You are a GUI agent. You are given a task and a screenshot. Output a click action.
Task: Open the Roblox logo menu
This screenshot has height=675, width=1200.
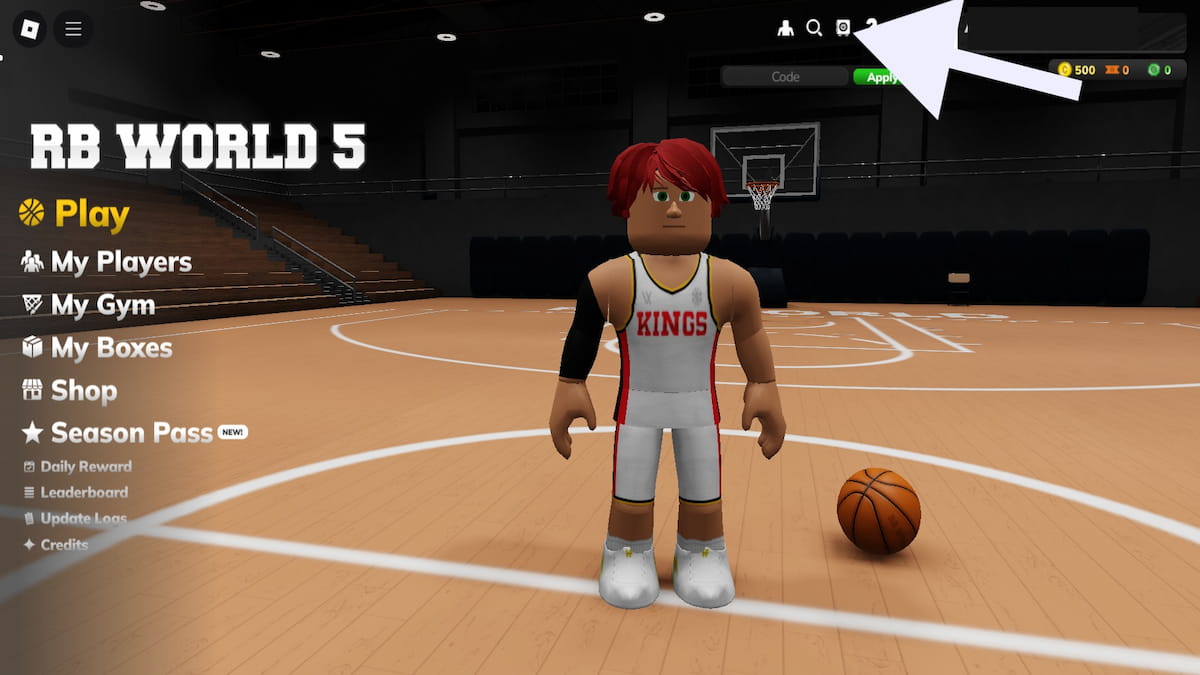click(28, 29)
